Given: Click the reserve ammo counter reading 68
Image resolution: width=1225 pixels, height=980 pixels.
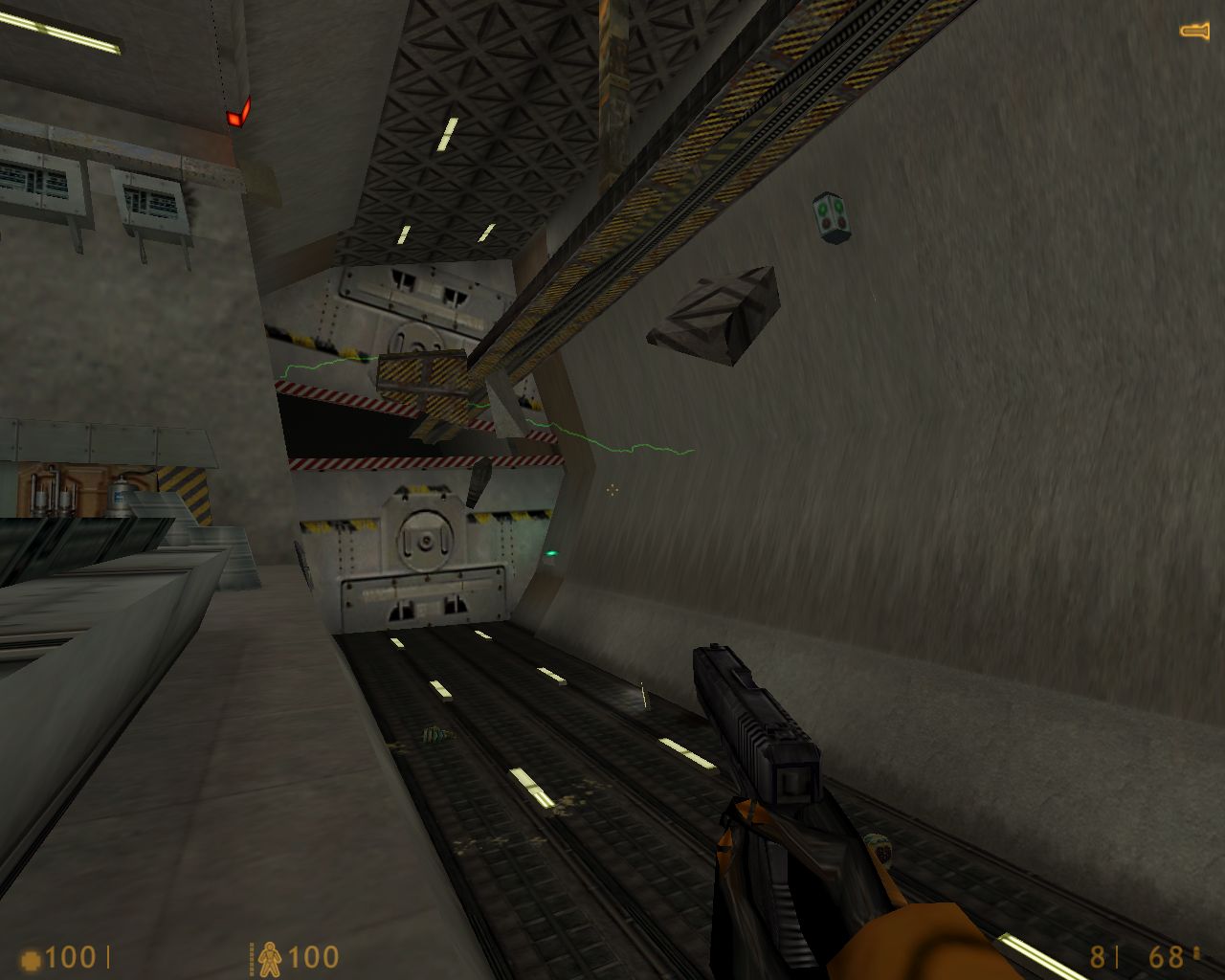Looking at the screenshot, I should 1166,955.
